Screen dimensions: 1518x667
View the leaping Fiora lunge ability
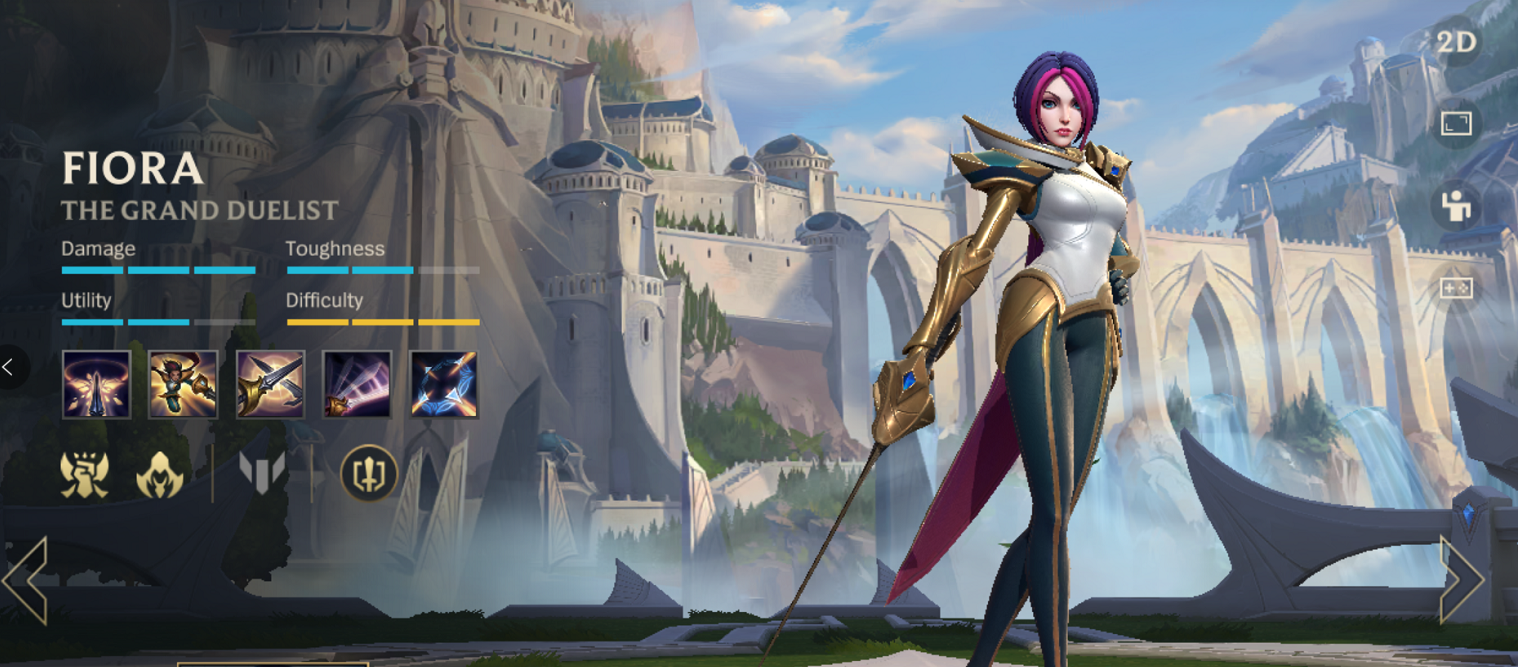click(x=183, y=384)
